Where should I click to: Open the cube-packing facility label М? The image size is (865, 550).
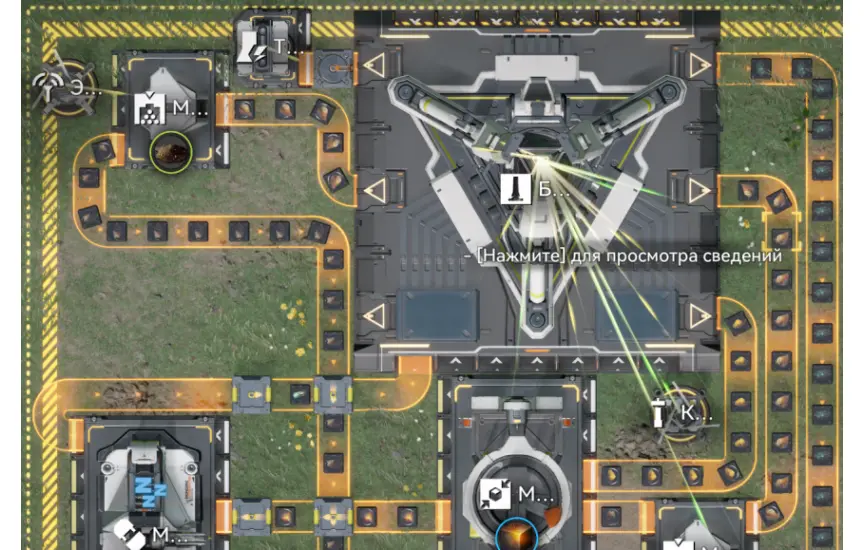pyautogui.click(x=497, y=493)
